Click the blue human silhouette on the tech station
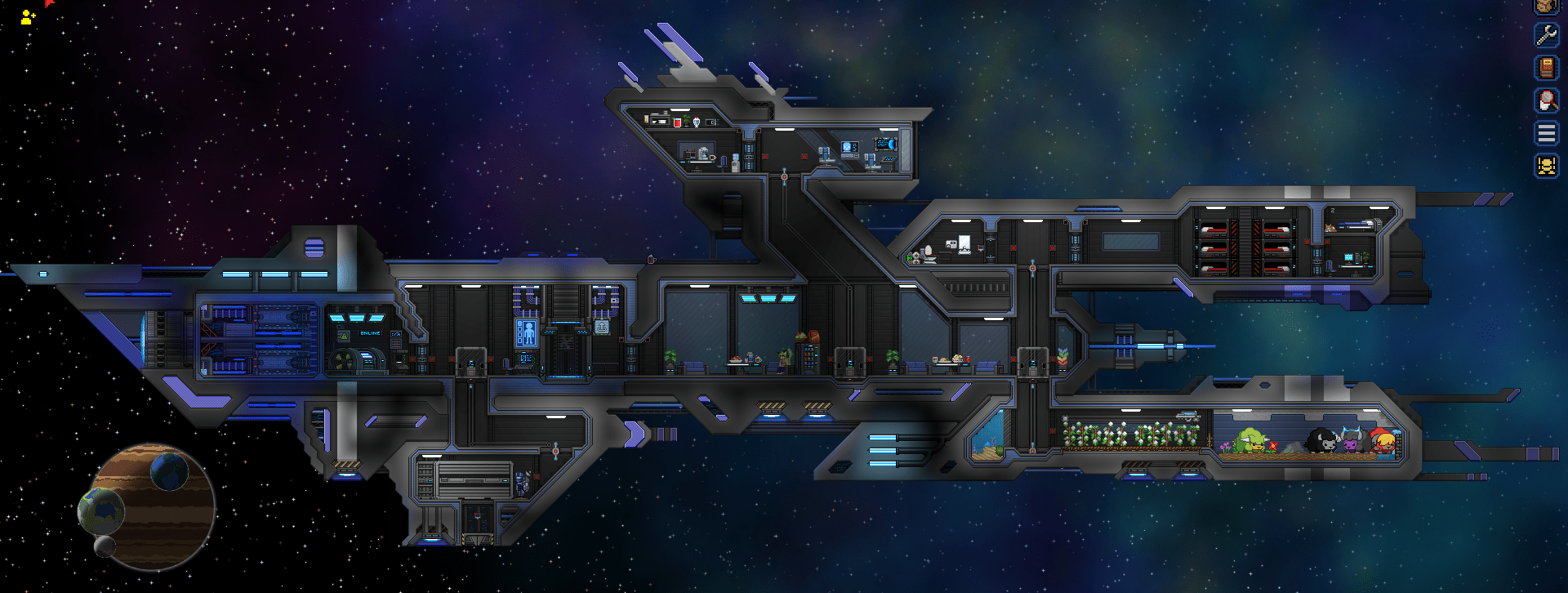 pyautogui.click(x=527, y=332)
